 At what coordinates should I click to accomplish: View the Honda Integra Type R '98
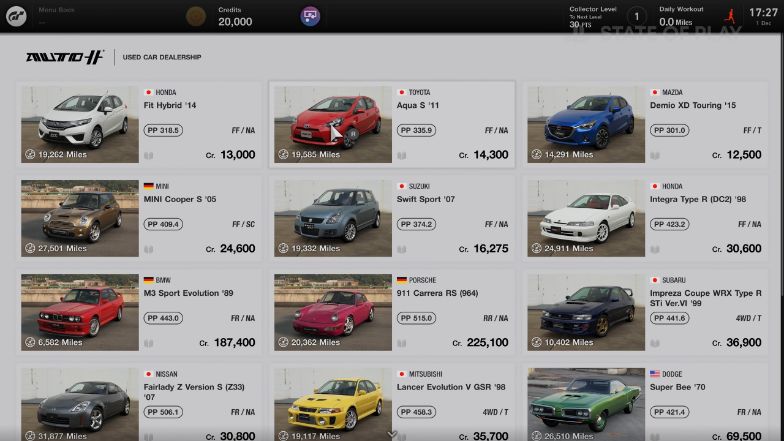646,218
